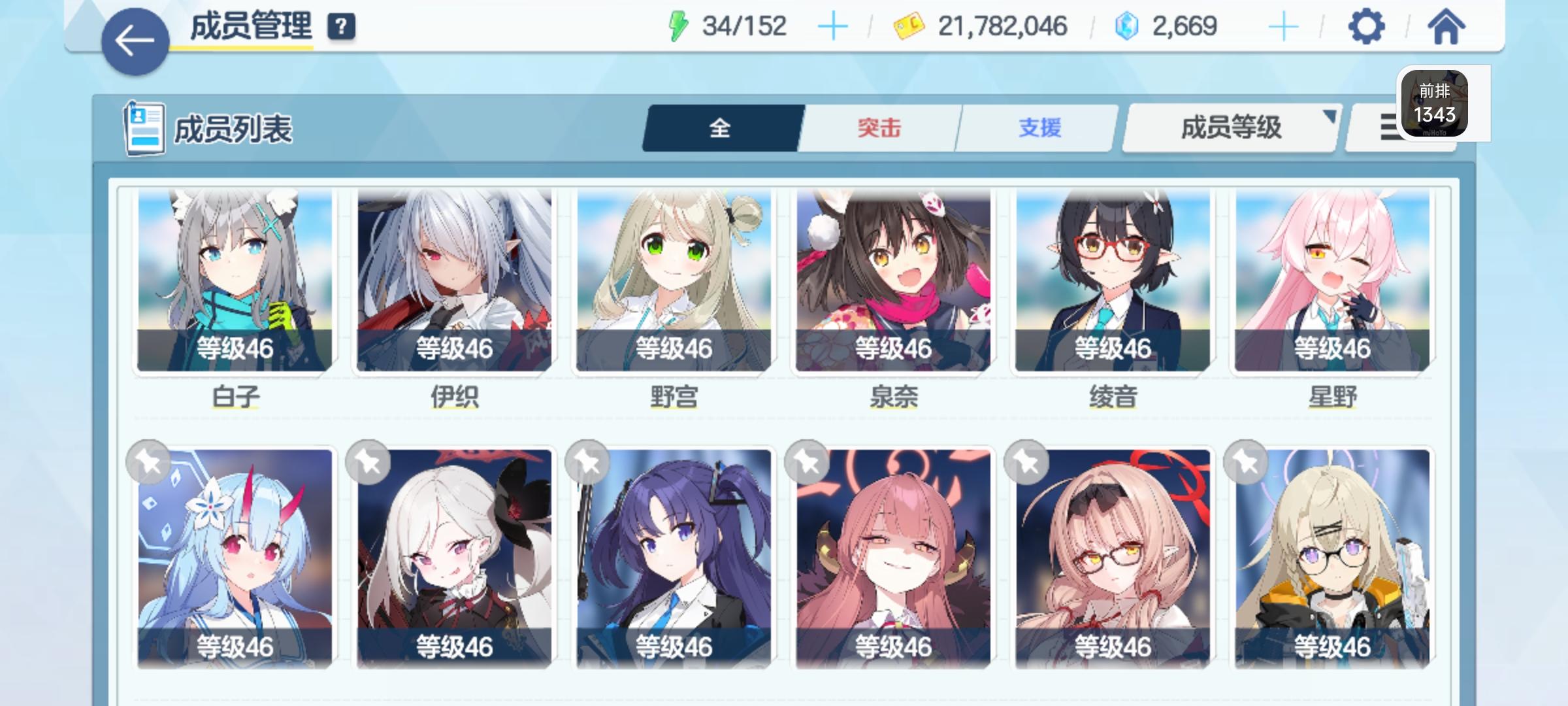Click the plus next to pyroxene crystals
The height and width of the screenshot is (706, 1568).
pos(1283,27)
